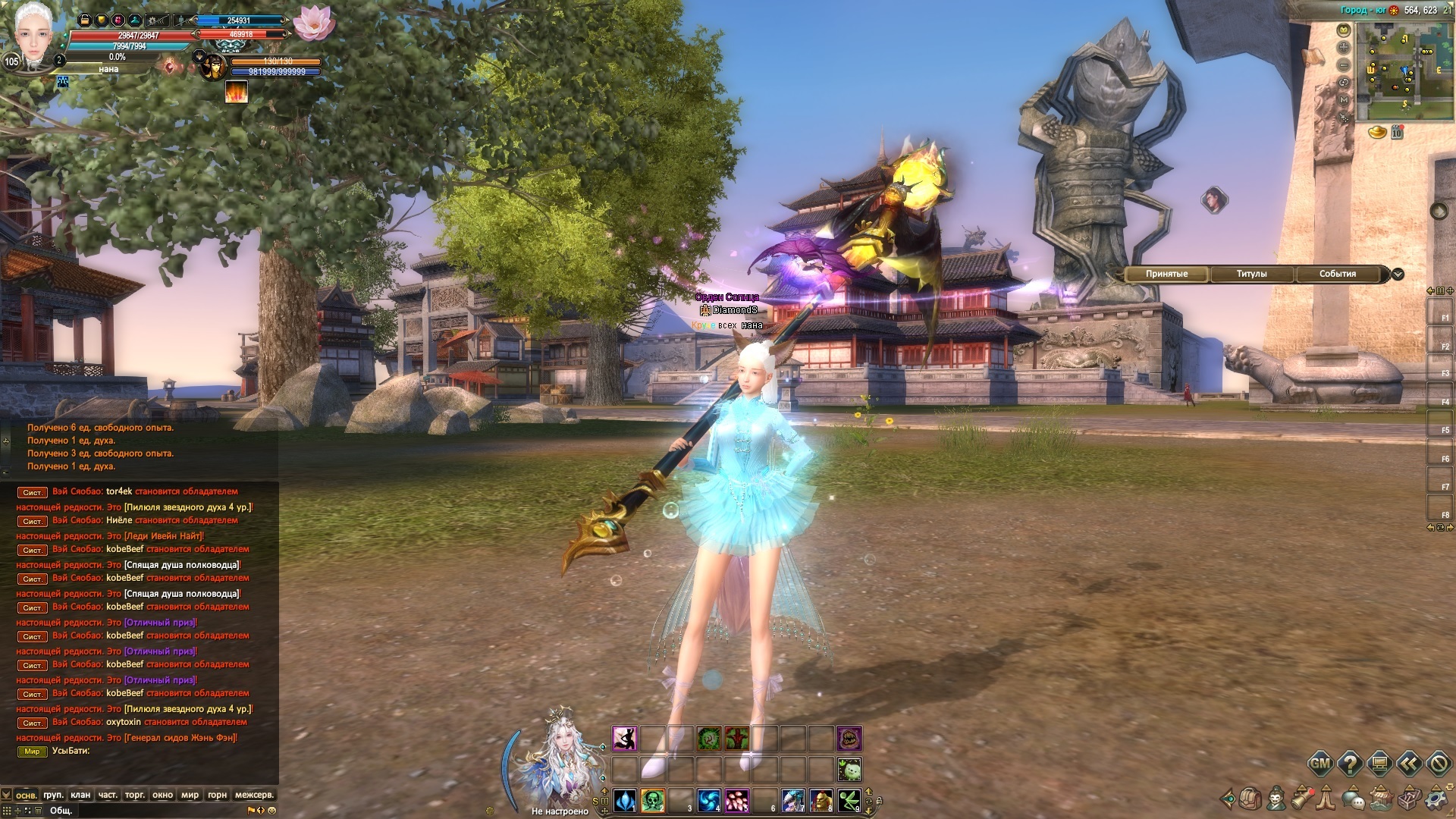Click the gold ingot shop icon
Image resolution: width=1456 pixels, height=819 pixels.
click(x=1377, y=133)
